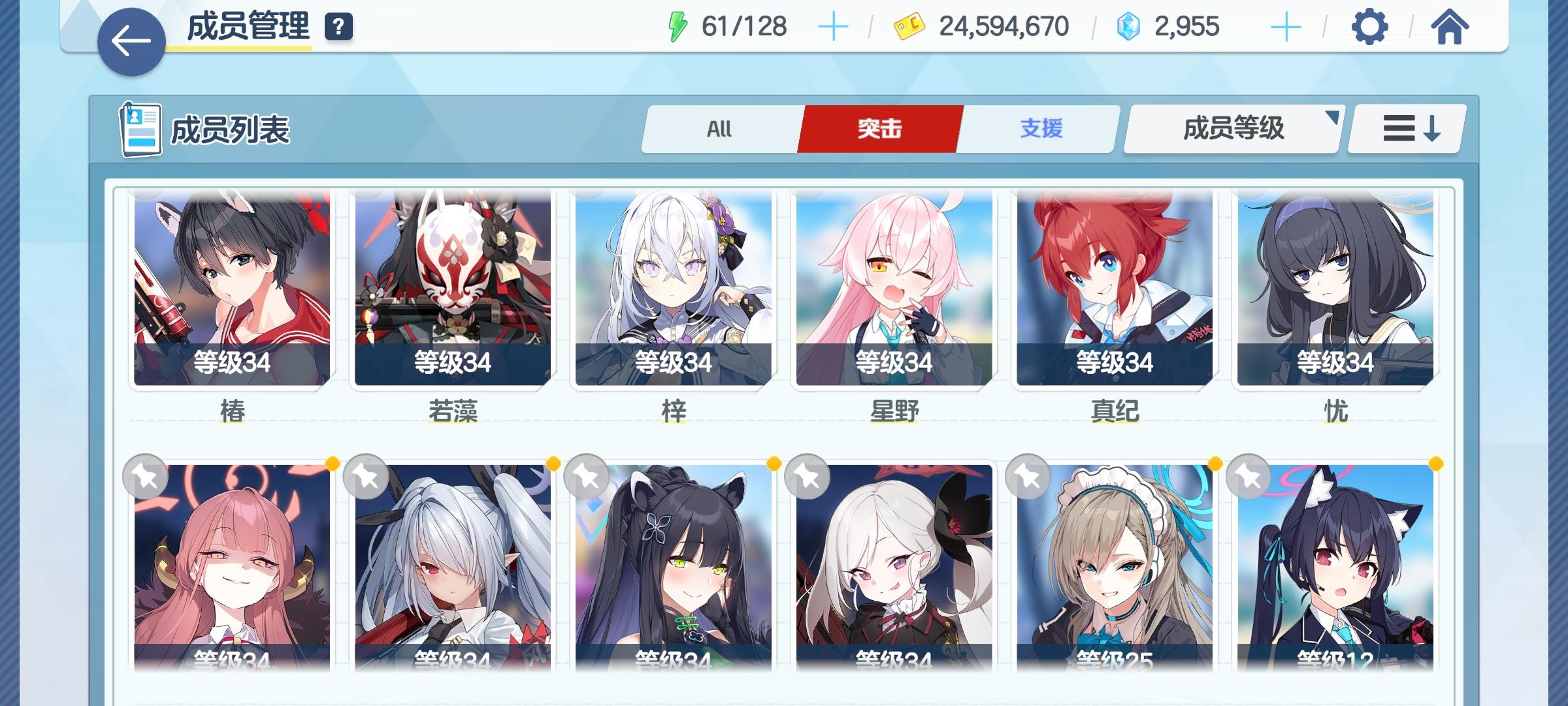The width and height of the screenshot is (1568, 706).
Task: Click the gold credits currency icon
Action: (908, 26)
